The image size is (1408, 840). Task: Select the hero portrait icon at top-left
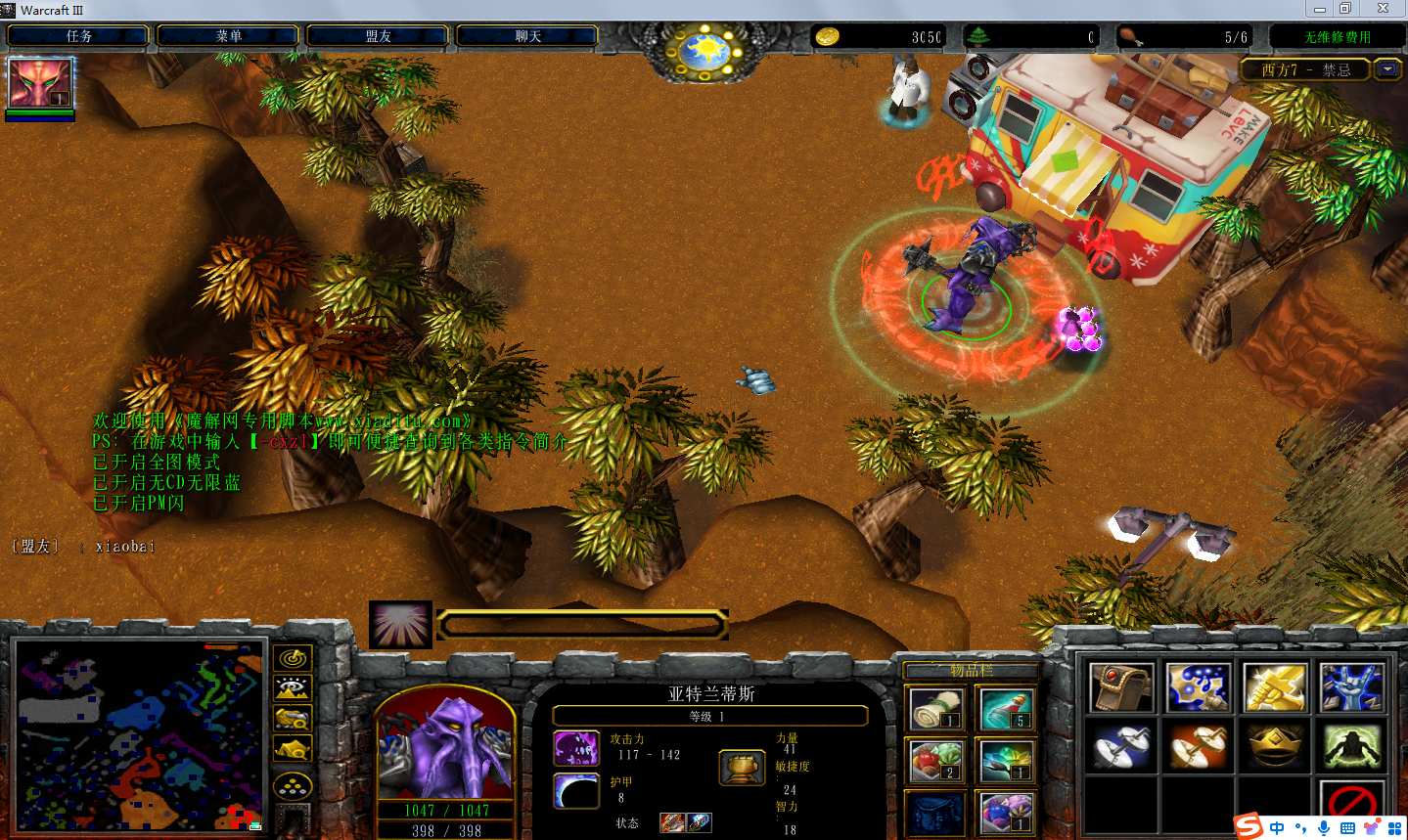pos(40,83)
